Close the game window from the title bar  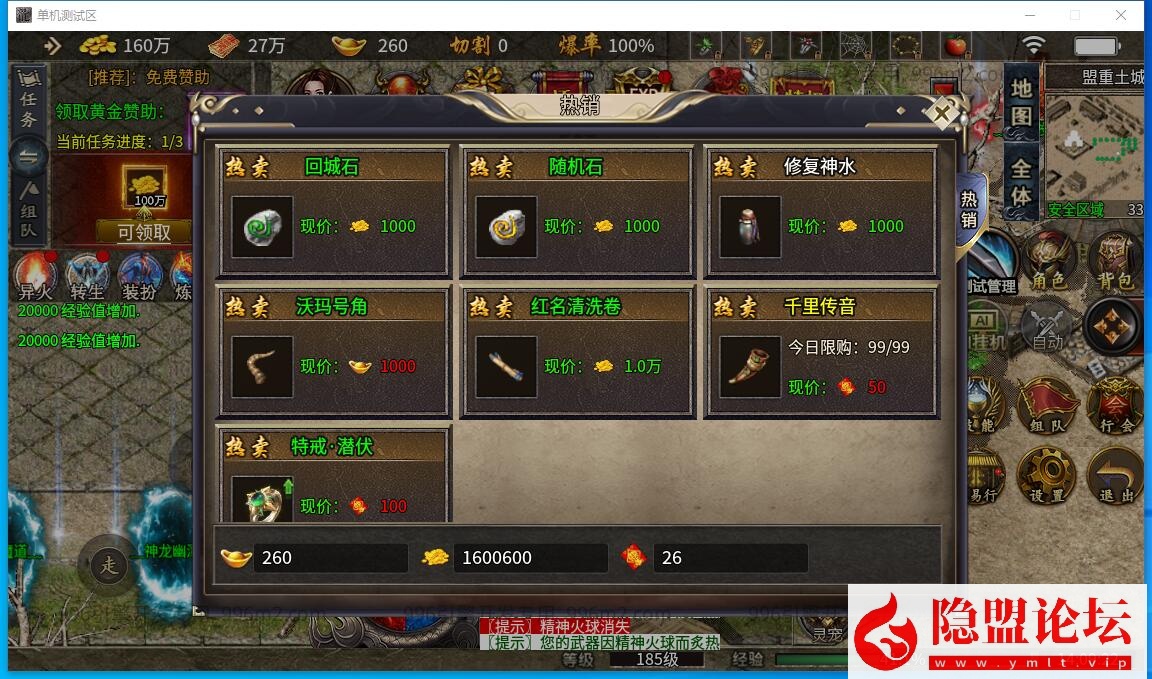click(x=1121, y=15)
